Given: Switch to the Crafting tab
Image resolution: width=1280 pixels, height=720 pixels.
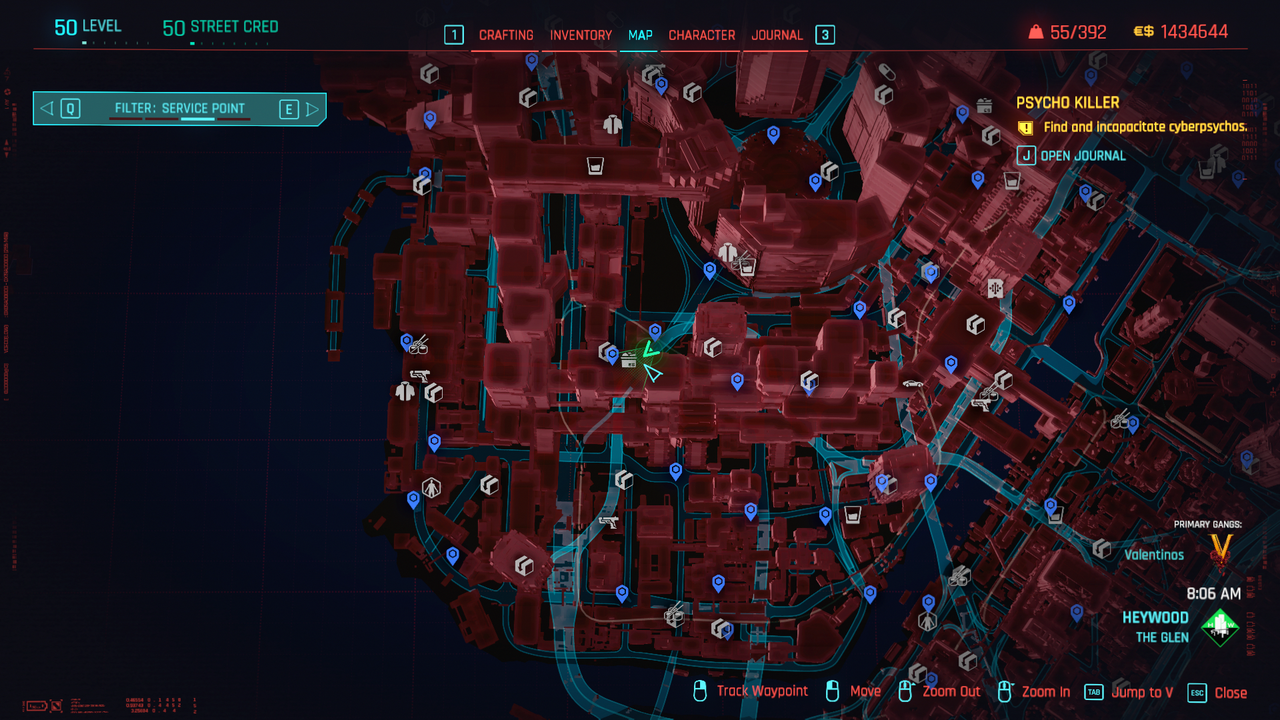Looking at the screenshot, I should click(x=506, y=35).
